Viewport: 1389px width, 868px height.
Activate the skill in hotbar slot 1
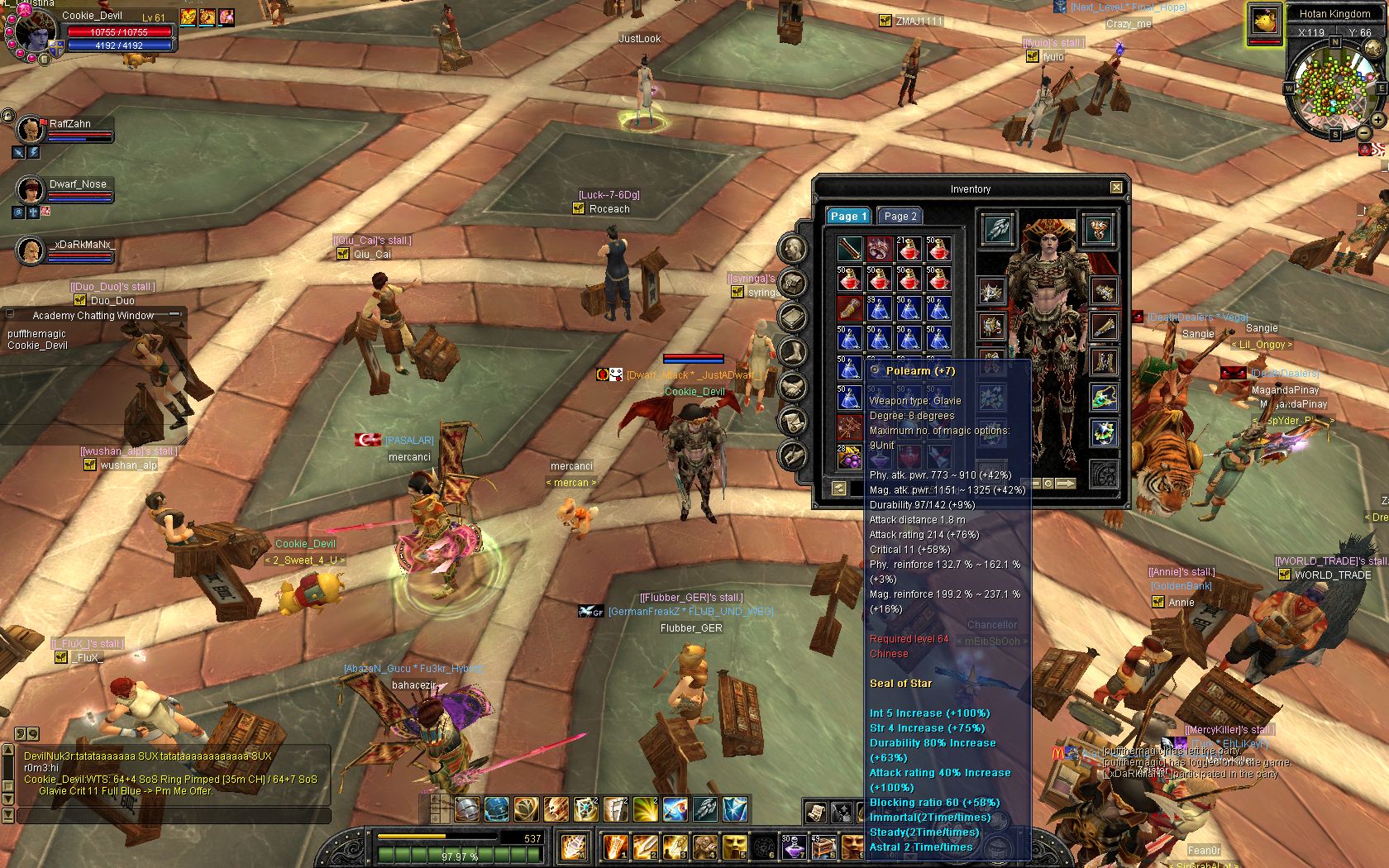pos(615,847)
